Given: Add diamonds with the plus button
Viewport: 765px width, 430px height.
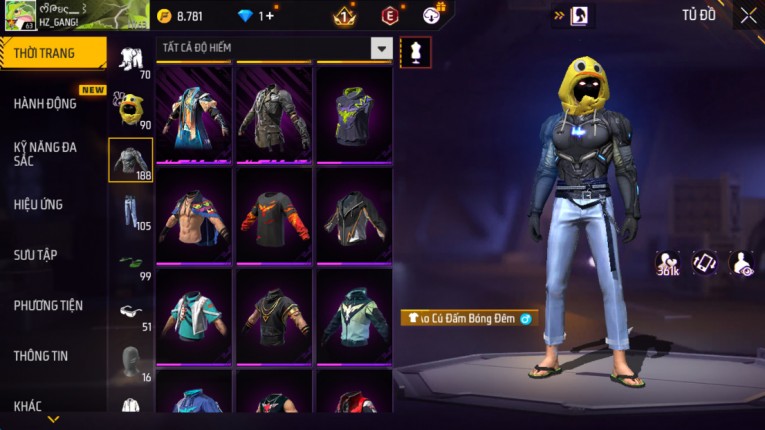Looking at the screenshot, I should 268,16.
